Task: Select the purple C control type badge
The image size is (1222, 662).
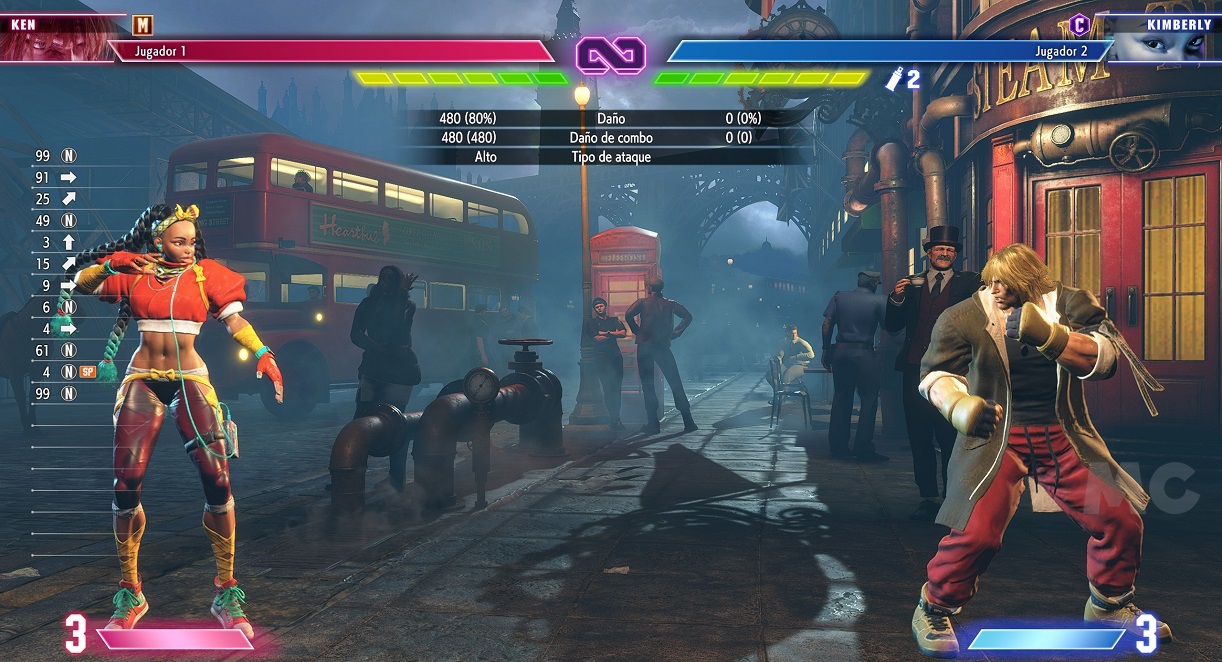Action: point(1079,24)
